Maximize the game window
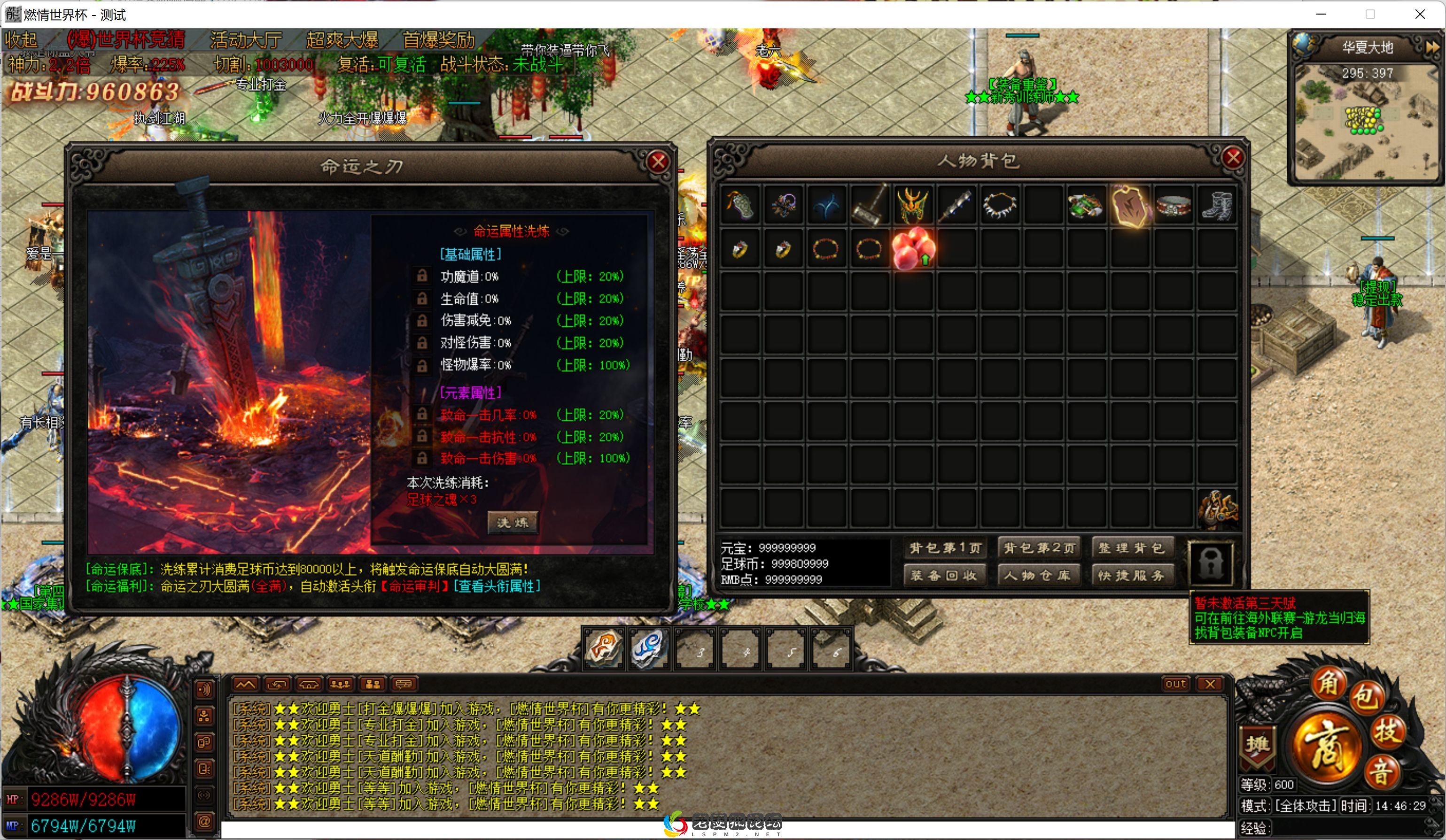Image resolution: width=1446 pixels, height=840 pixels. tap(1370, 15)
